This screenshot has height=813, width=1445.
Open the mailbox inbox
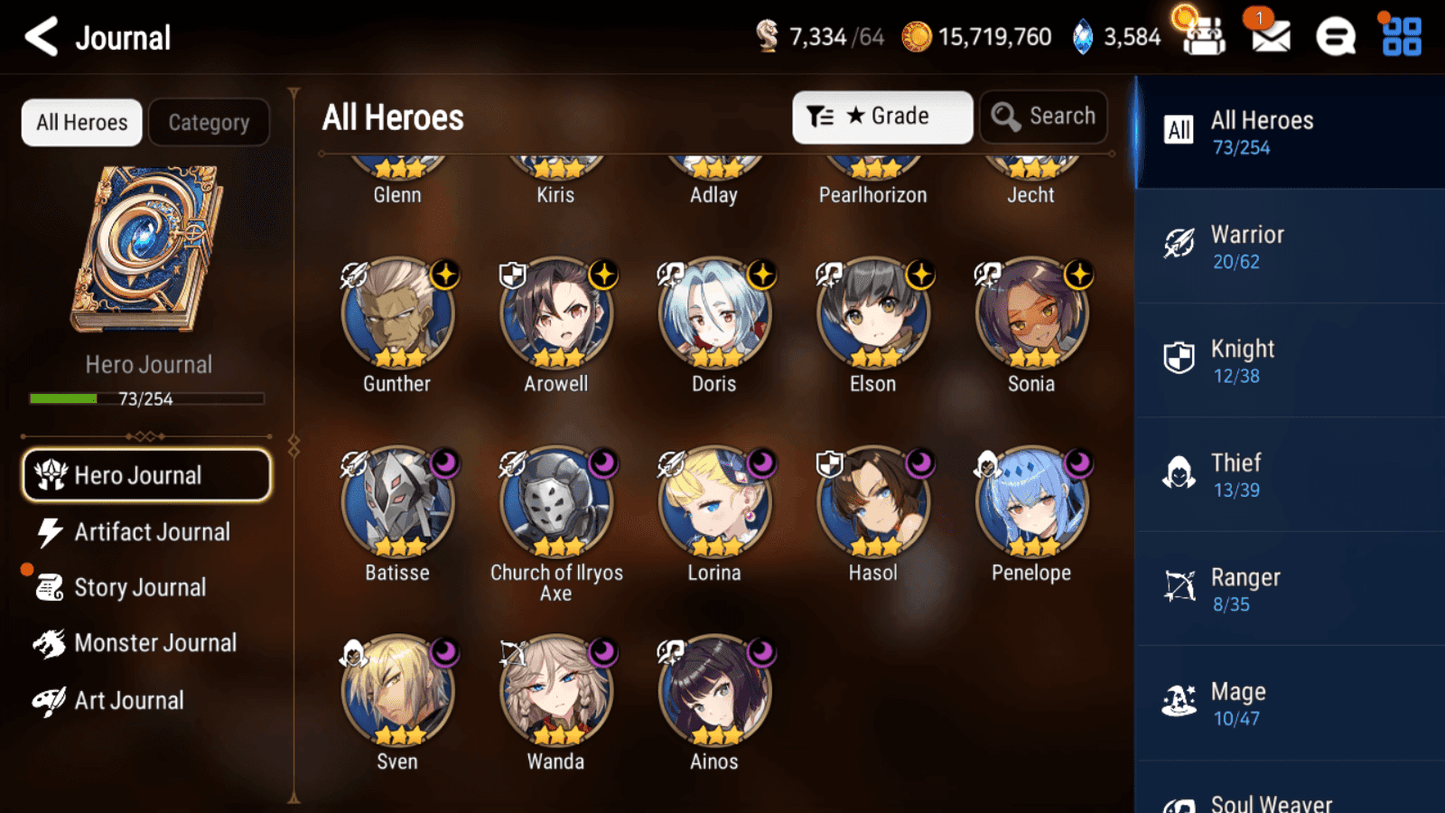tap(1268, 36)
